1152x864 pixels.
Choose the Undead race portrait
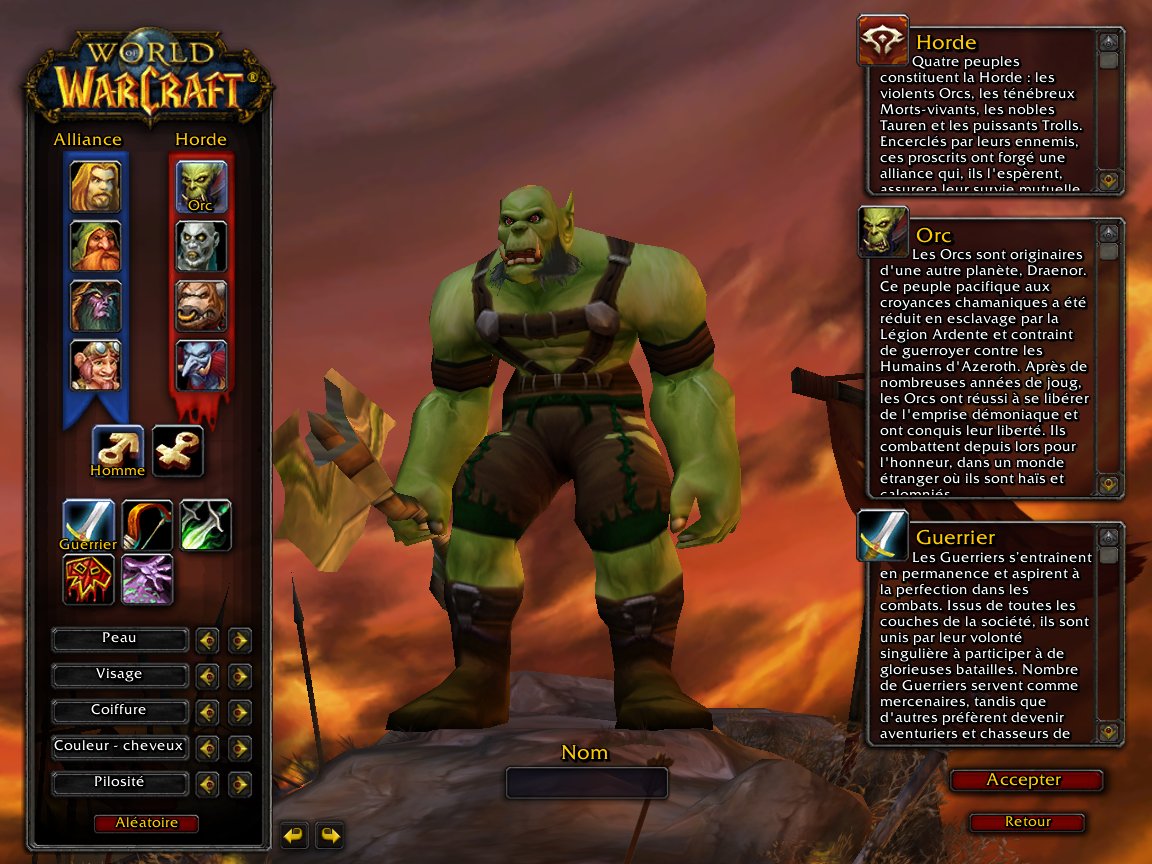pyautogui.click(x=201, y=247)
